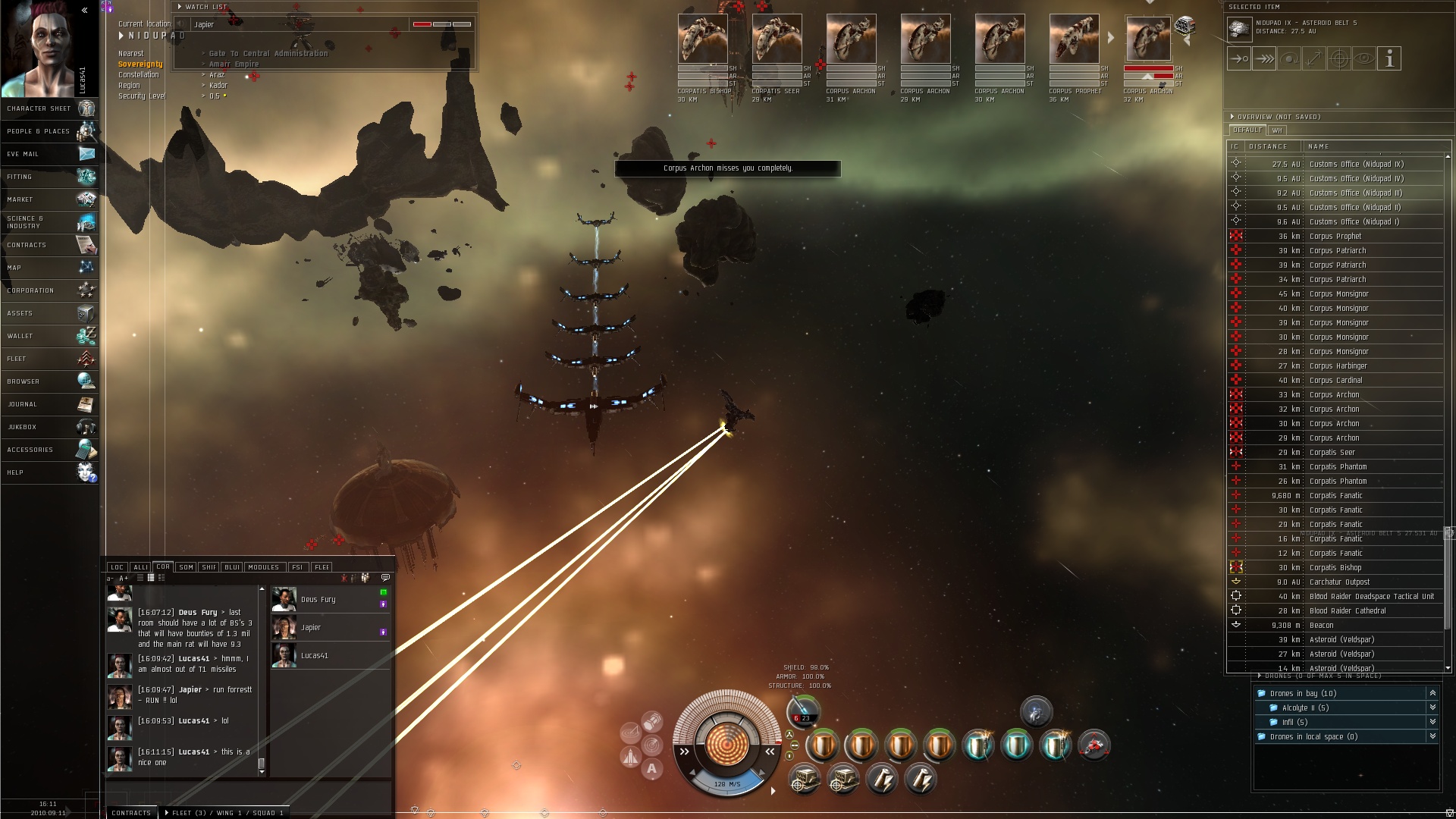This screenshot has width=1456, height=819.
Task: Select Corpus Harbinger in the overview list
Action: click(1338, 366)
